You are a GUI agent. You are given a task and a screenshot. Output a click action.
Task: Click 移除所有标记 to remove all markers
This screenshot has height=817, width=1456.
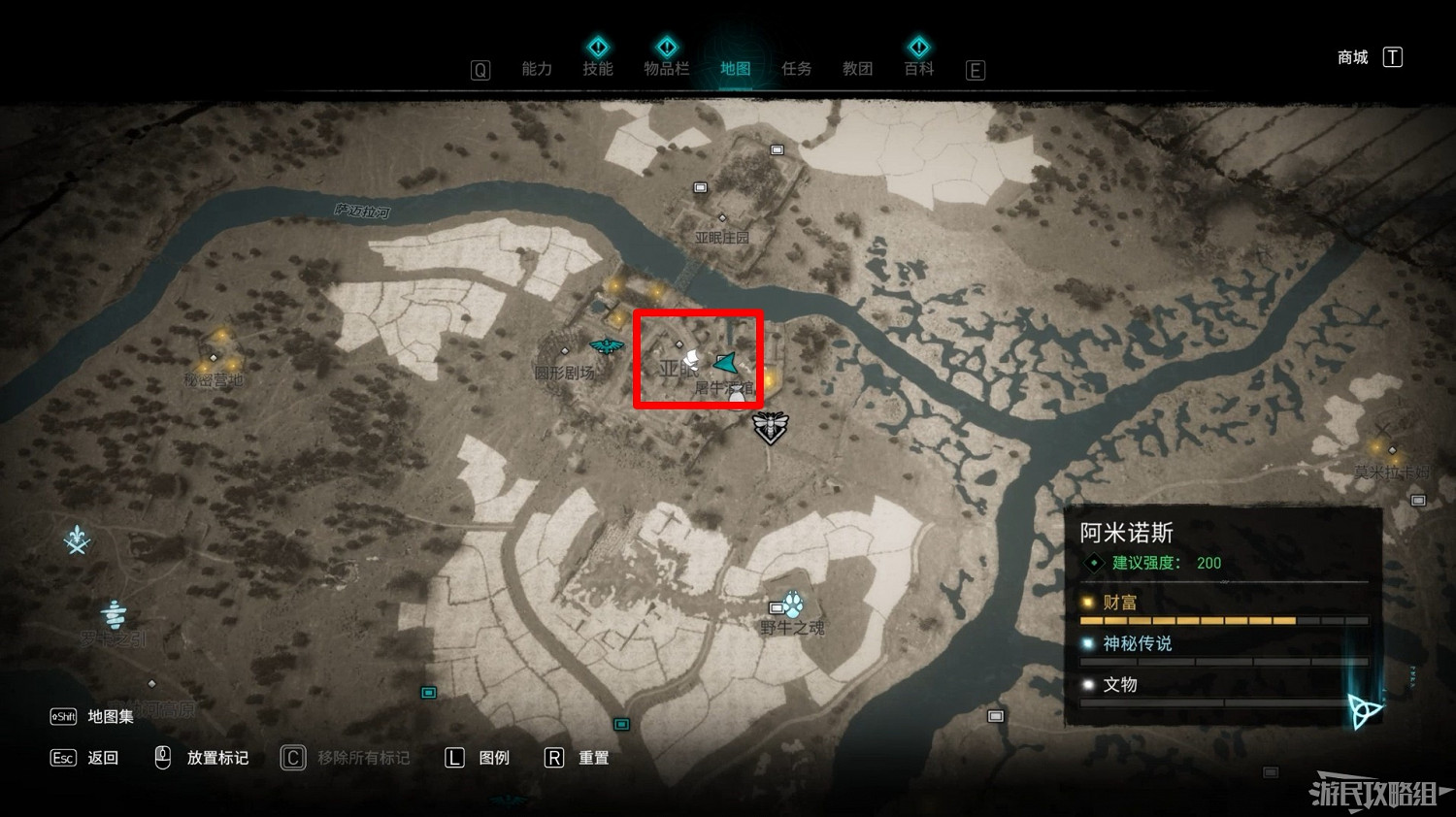362,758
